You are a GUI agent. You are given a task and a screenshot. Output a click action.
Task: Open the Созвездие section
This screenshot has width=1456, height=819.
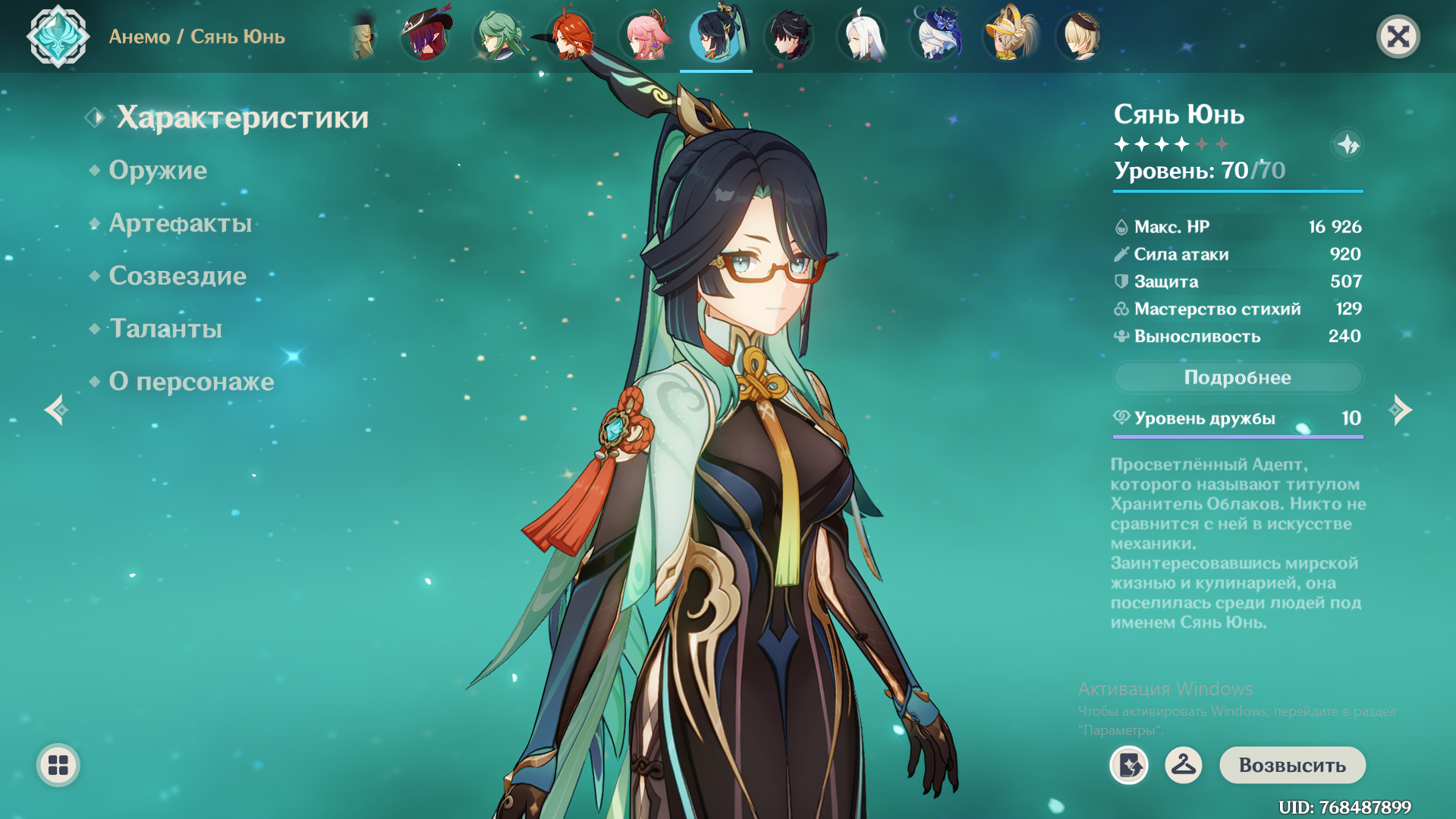(x=178, y=276)
